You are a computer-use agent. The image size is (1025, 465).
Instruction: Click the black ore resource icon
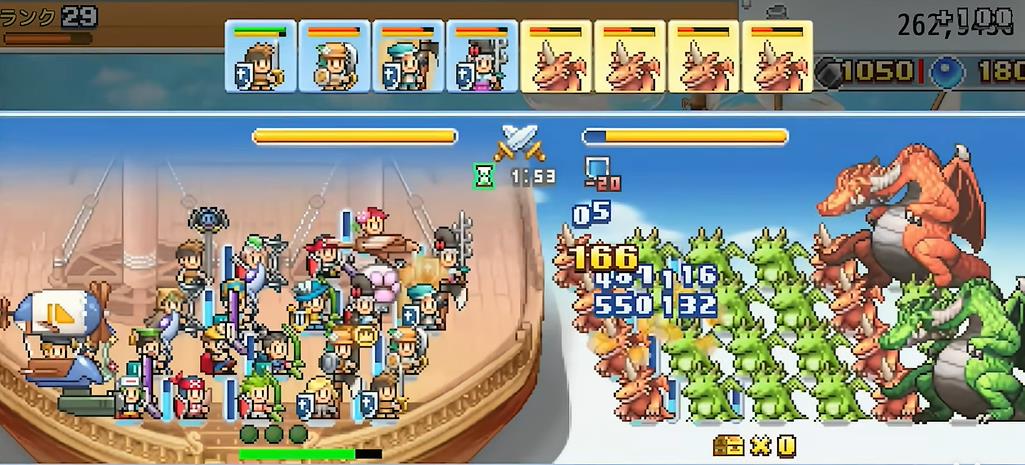point(829,72)
